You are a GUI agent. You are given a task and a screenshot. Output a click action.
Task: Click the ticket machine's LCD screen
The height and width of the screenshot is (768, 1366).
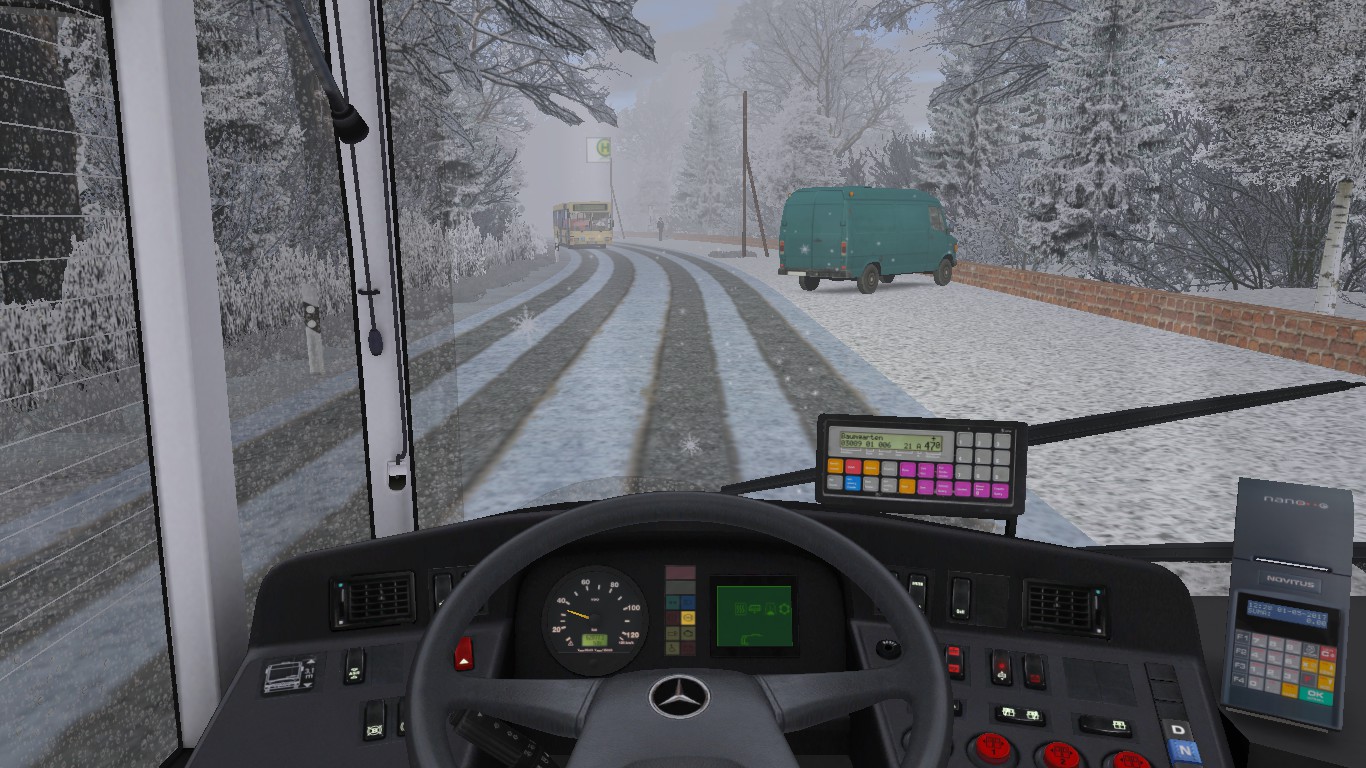click(889, 442)
